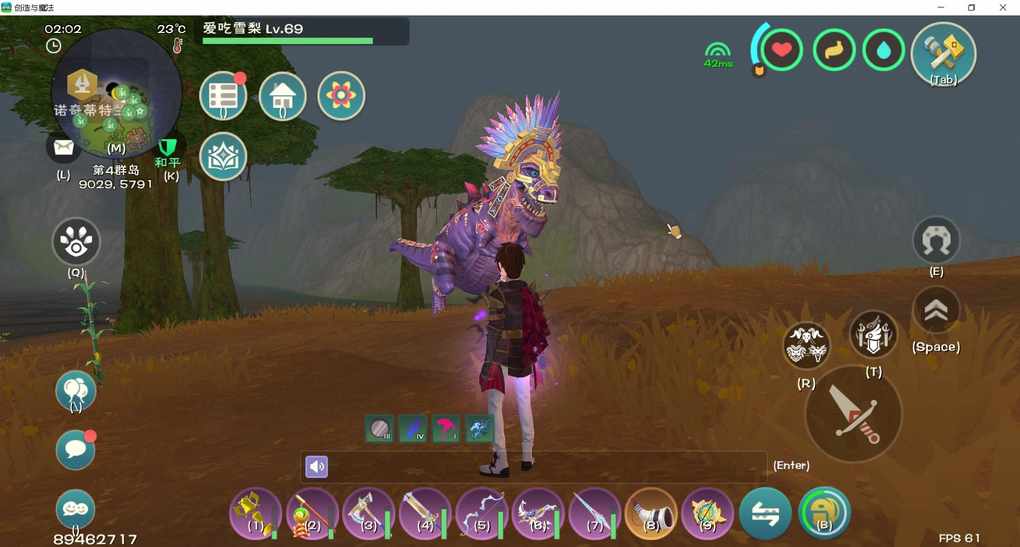
Task: Select the horn hotbar slot
Action: [650, 512]
